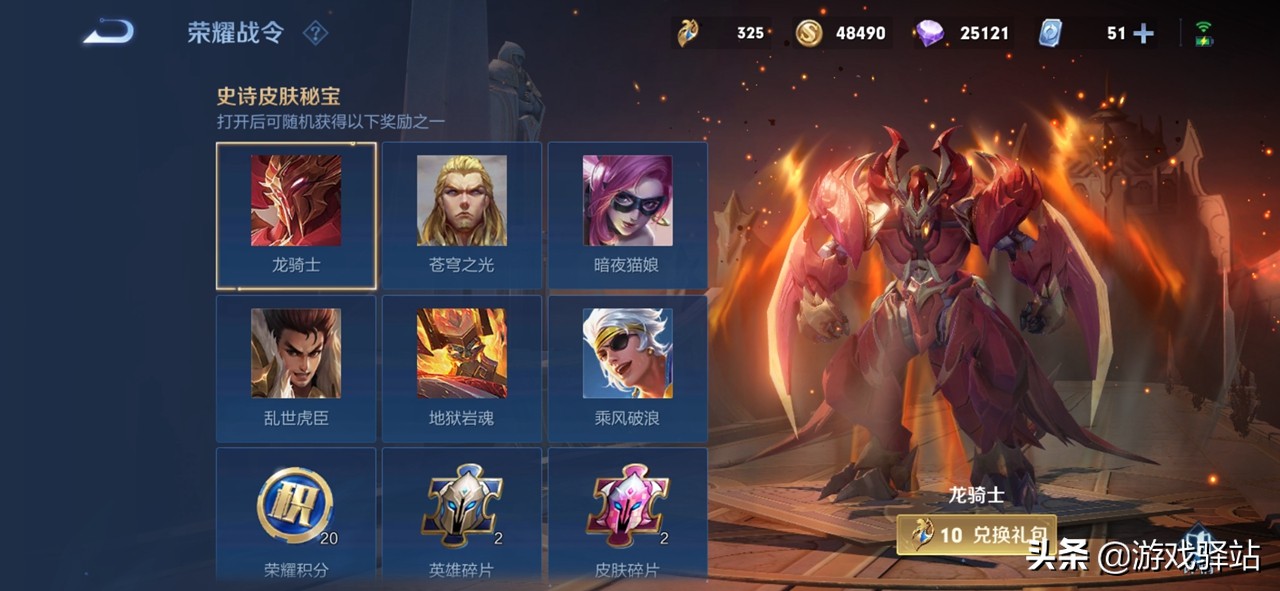
Task: Select the 地狱岩魂 skin tile
Action: (x=461, y=368)
